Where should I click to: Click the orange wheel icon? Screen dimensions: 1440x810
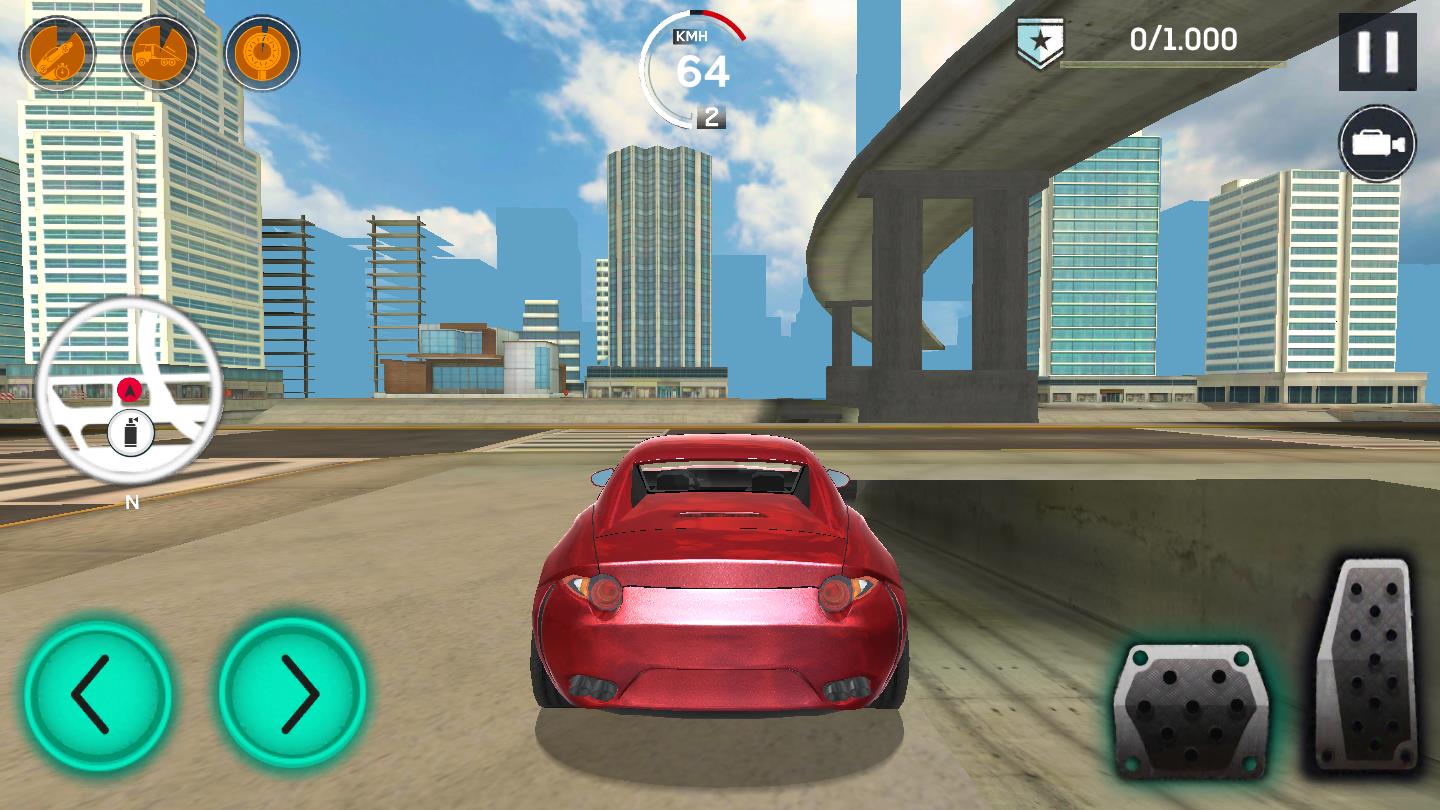(262, 52)
